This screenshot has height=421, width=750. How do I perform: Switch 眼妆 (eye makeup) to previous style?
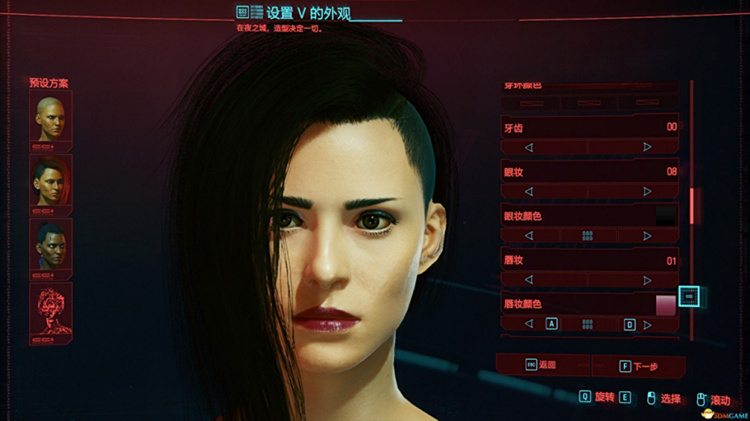pos(529,191)
